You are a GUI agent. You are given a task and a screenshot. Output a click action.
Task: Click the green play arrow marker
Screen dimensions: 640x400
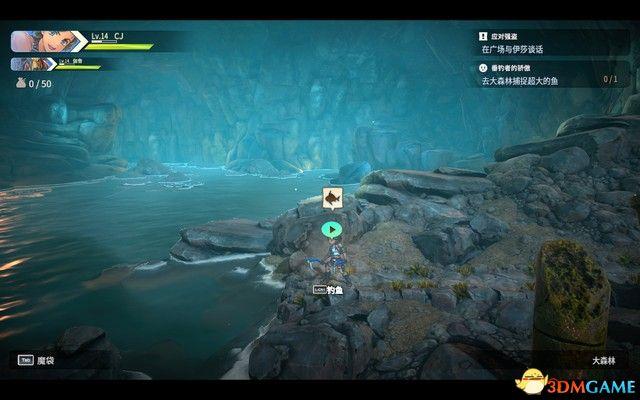[x=332, y=229]
